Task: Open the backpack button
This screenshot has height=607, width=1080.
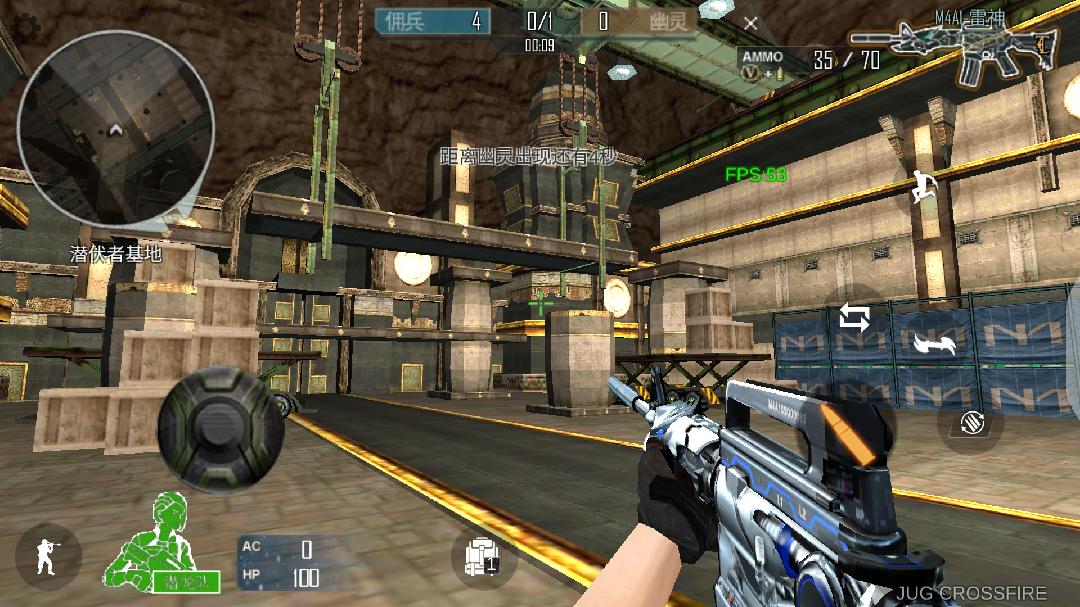Action: tap(483, 556)
